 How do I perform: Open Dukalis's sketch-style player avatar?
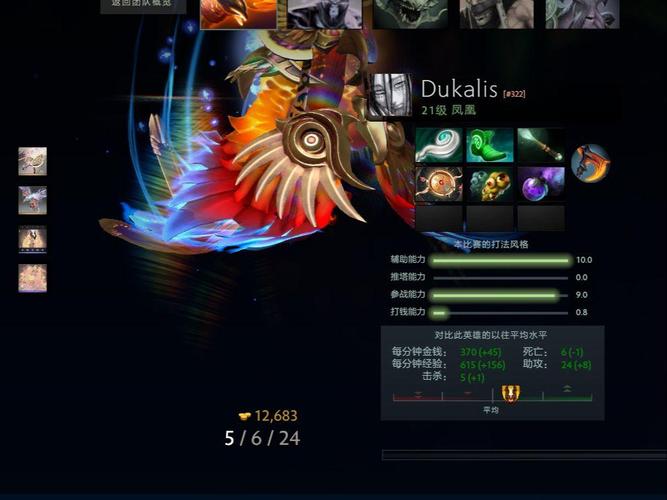pos(389,96)
